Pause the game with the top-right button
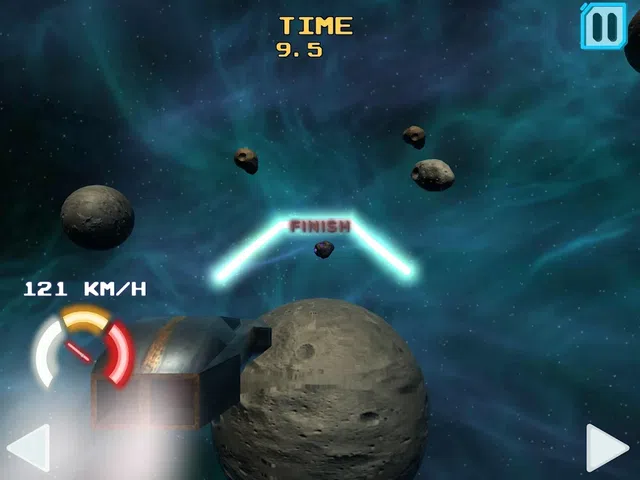This screenshot has width=640, height=480. coord(604,25)
